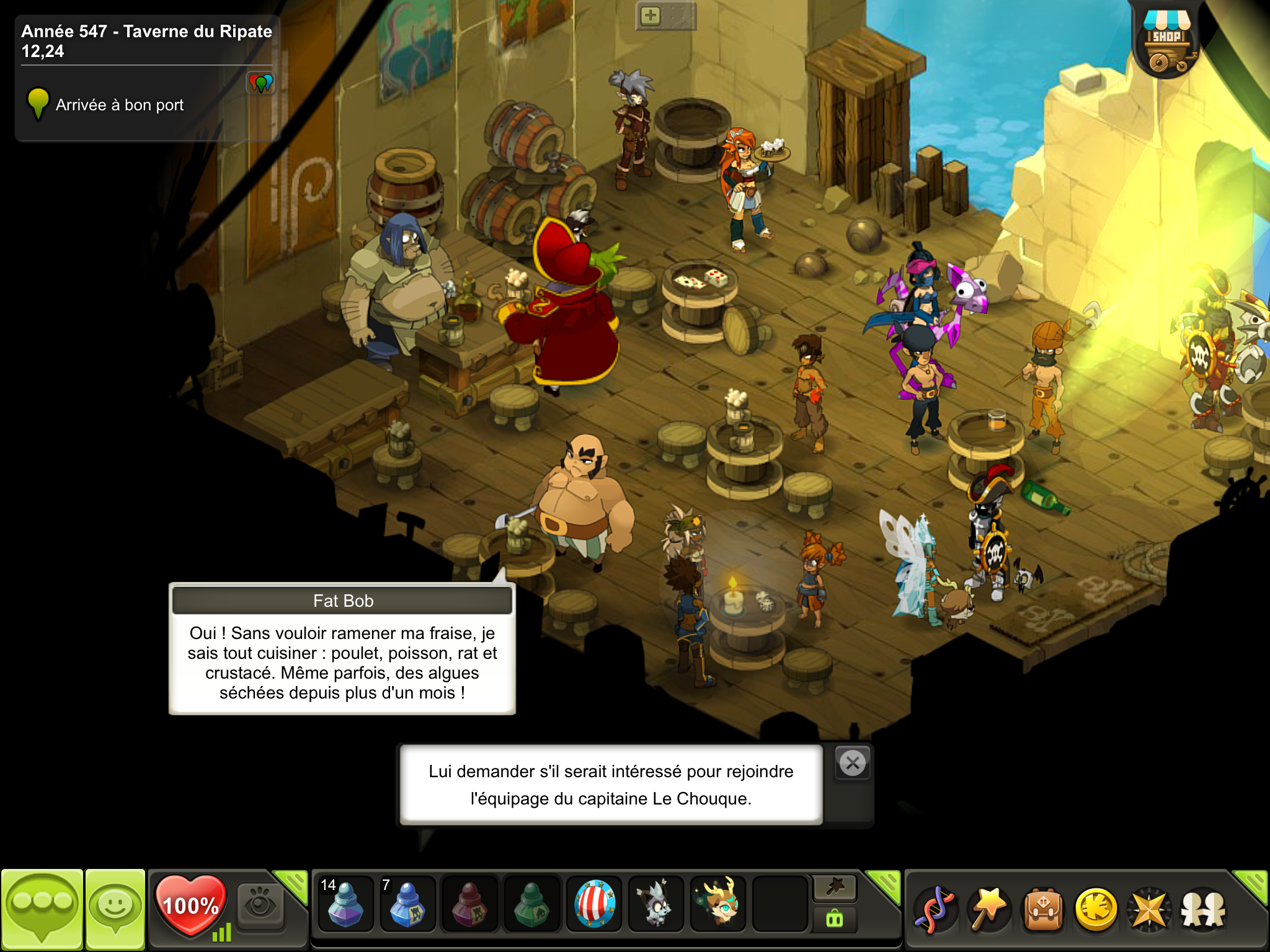
Task: Select the 'Arrivée à bon port' quest tracker
Action: coord(120,105)
